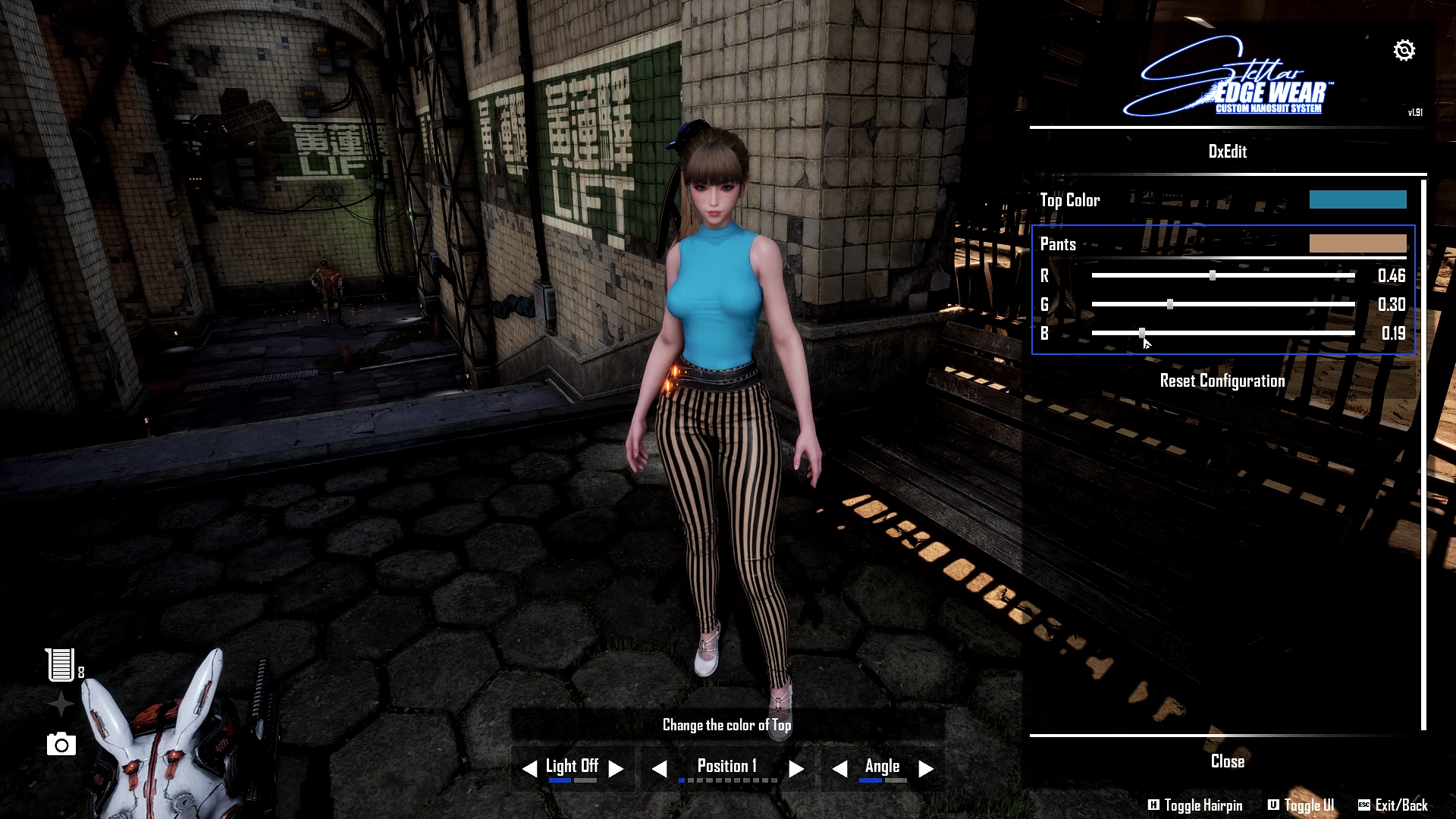
Task: Click left arrow beside Angle
Action: coord(839,769)
